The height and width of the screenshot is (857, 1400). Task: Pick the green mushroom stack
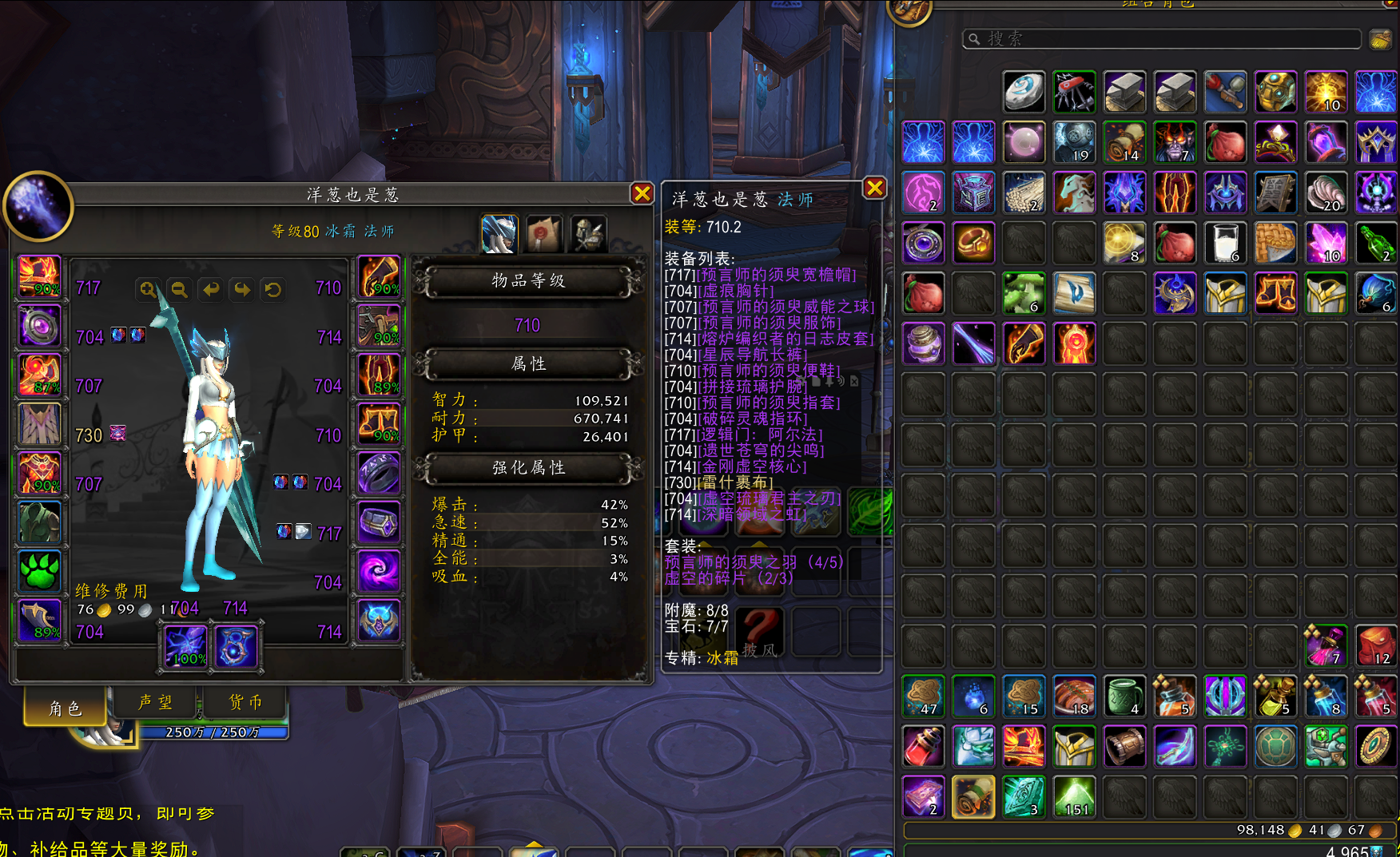1024,293
